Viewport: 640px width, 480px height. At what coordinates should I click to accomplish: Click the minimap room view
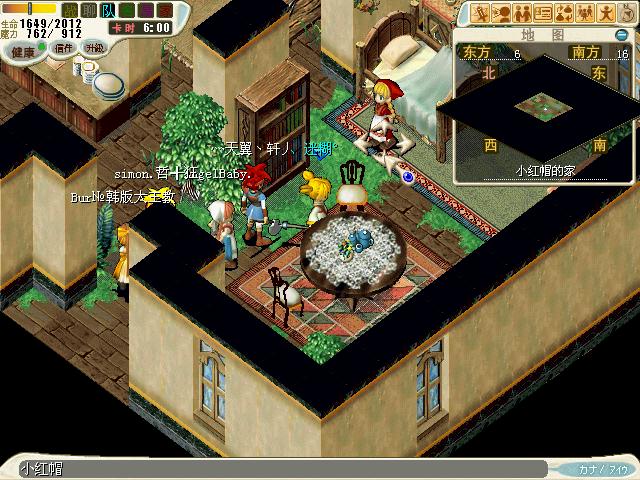coord(543,104)
